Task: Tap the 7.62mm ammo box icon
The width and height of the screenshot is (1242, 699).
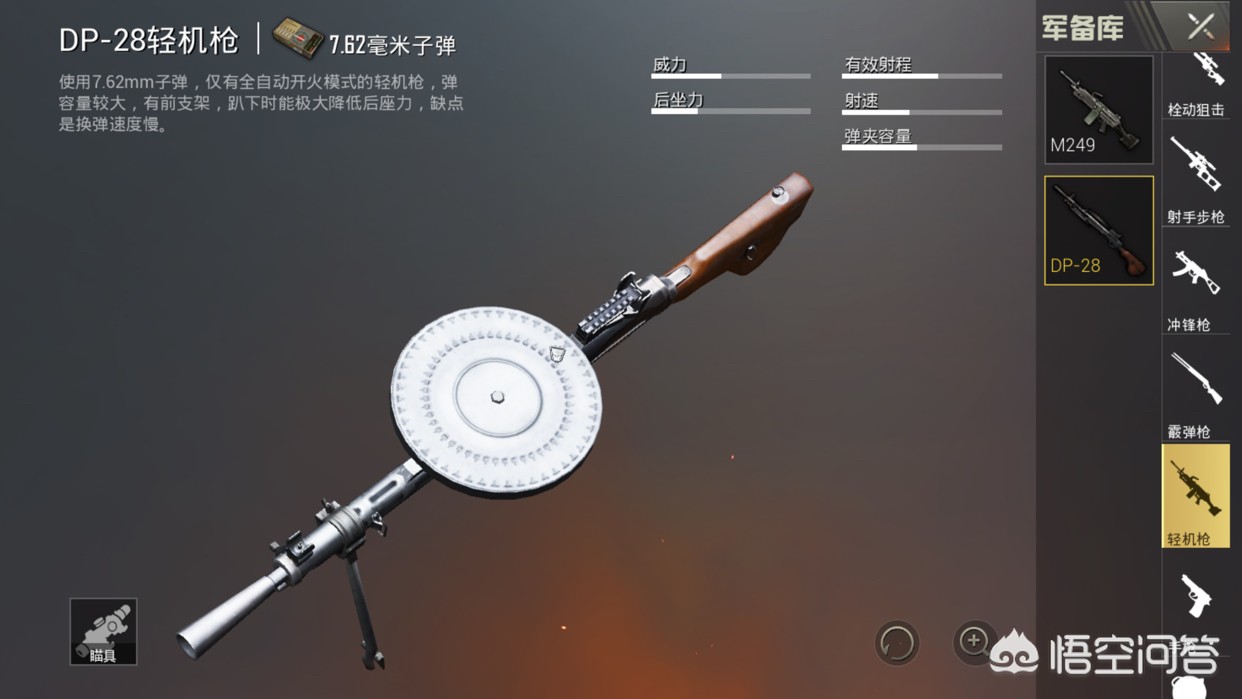Action: coord(298,39)
